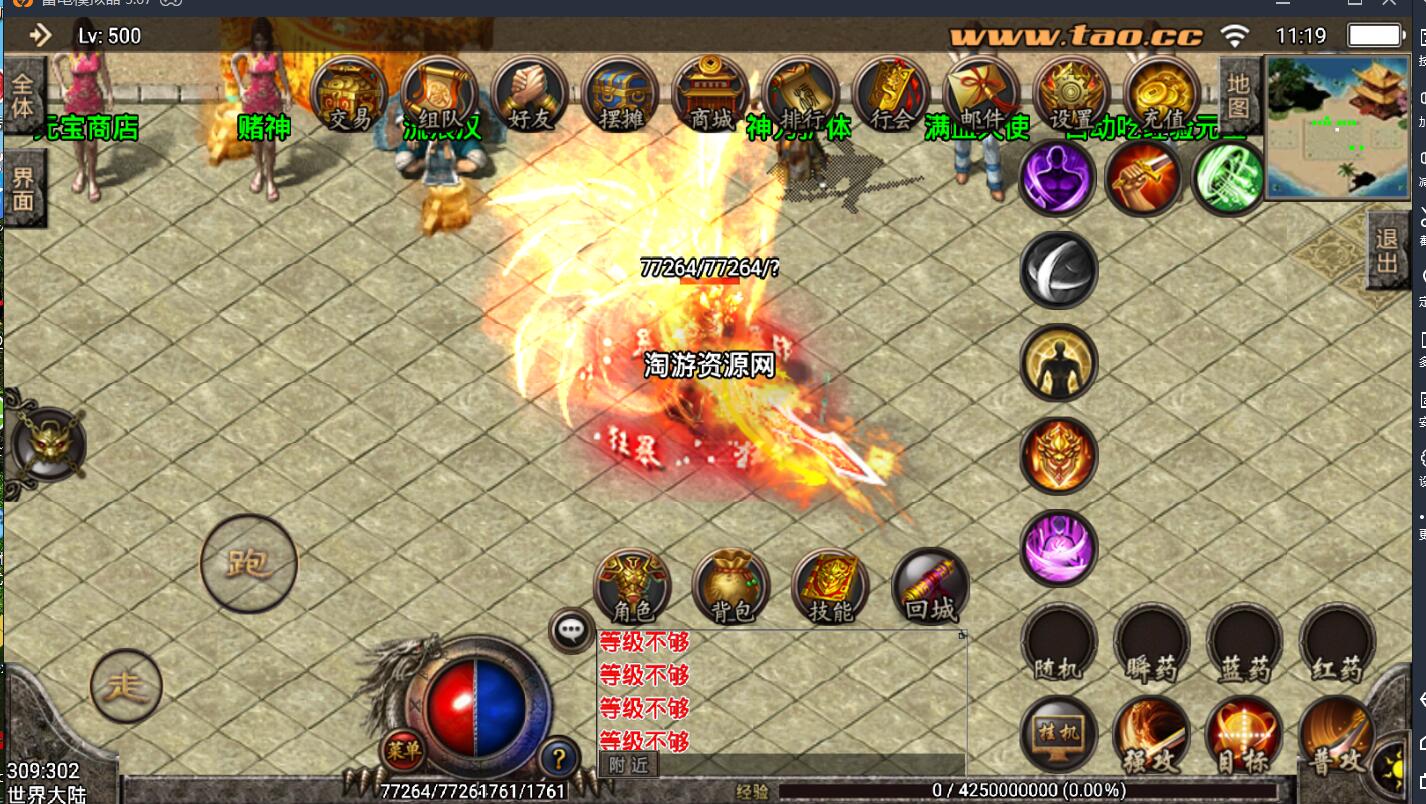This screenshot has width=1426, height=804.
Task: Open the 技能 skills book
Action: pos(830,587)
